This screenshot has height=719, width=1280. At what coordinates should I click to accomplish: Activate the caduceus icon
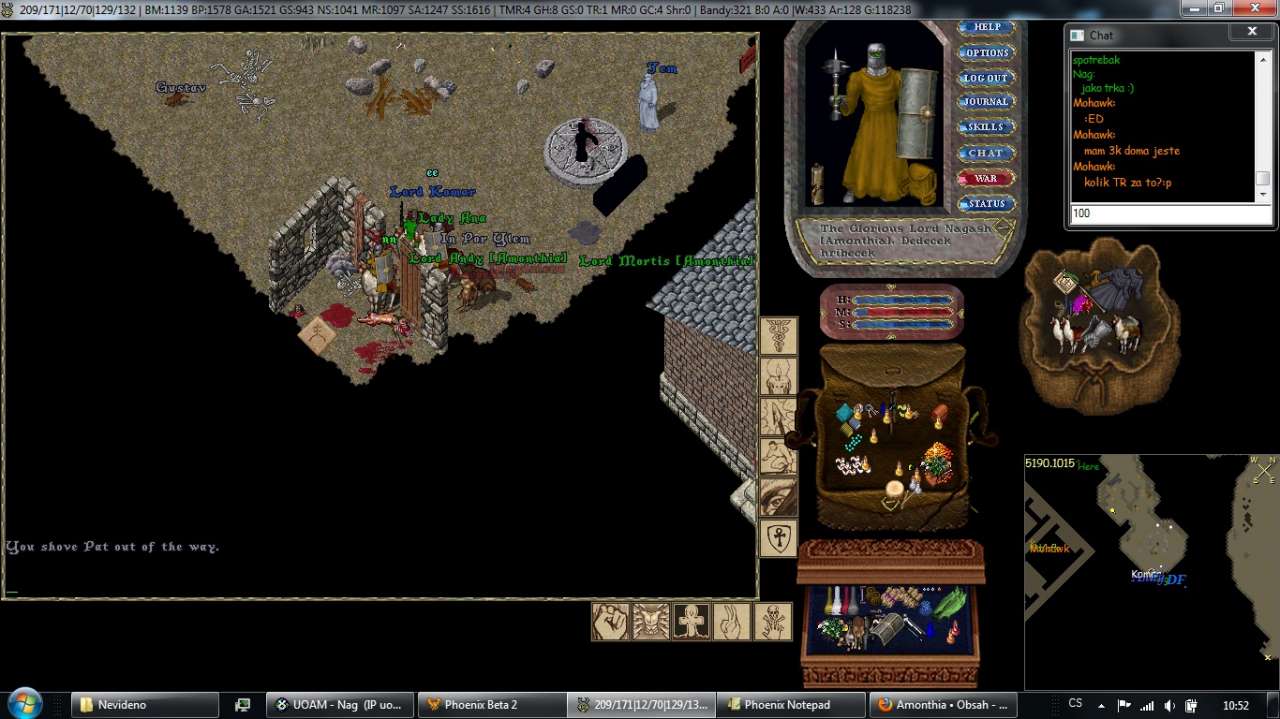tap(778, 337)
